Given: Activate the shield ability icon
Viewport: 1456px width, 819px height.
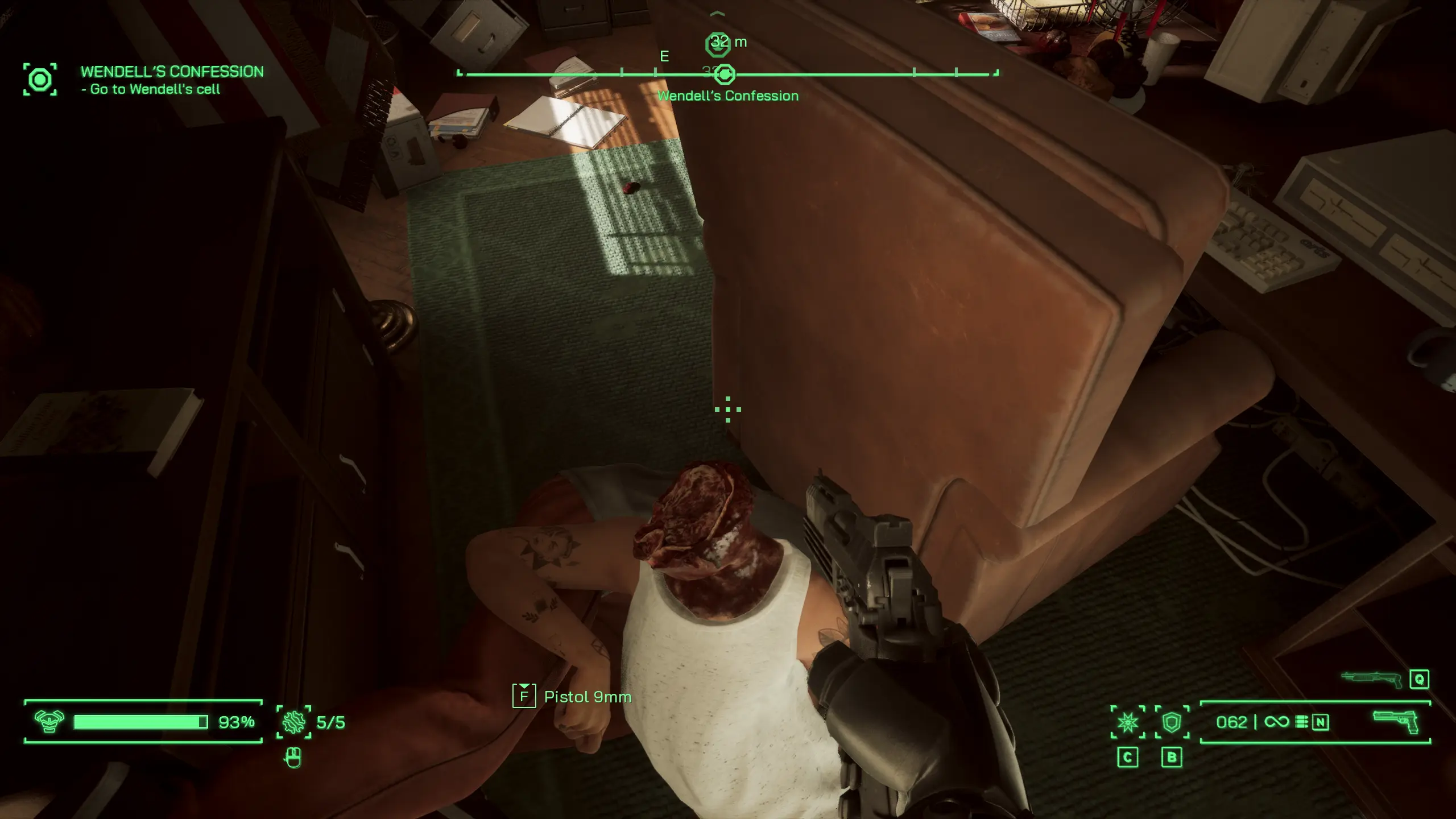Looking at the screenshot, I should pos(1172,722).
